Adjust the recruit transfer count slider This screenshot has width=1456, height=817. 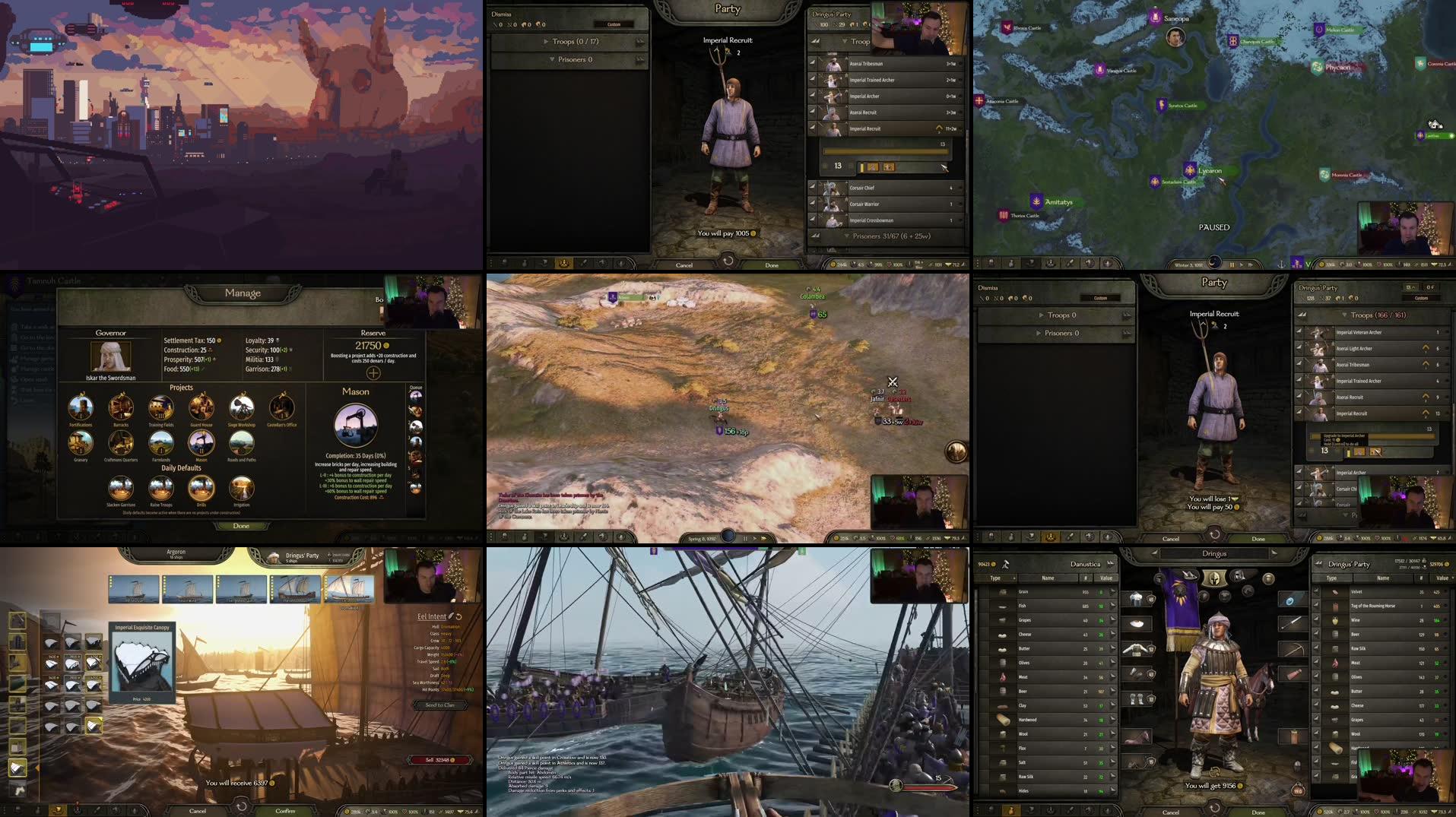pos(885,151)
